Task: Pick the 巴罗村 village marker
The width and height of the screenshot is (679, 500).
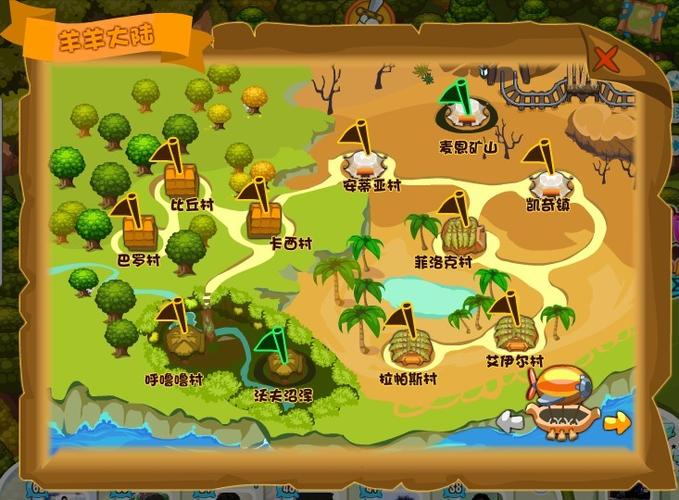Action: click(140, 233)
